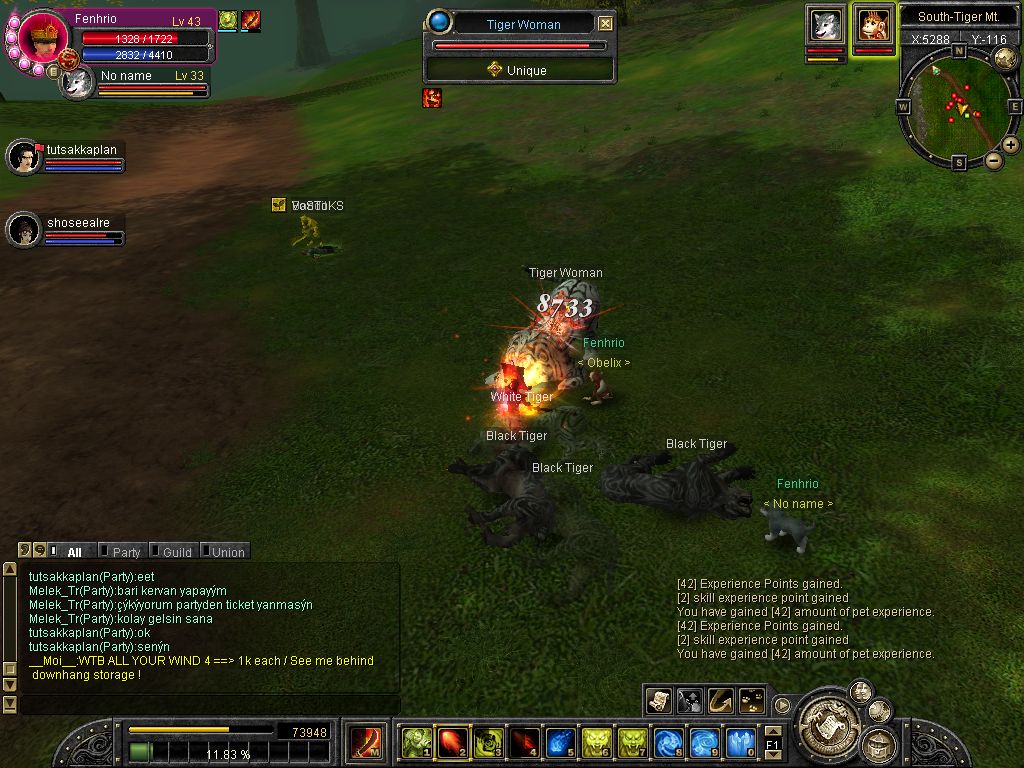Select the wolf pet portrait
This screenshot has width=1024, height=768.
tap(826, 25)
